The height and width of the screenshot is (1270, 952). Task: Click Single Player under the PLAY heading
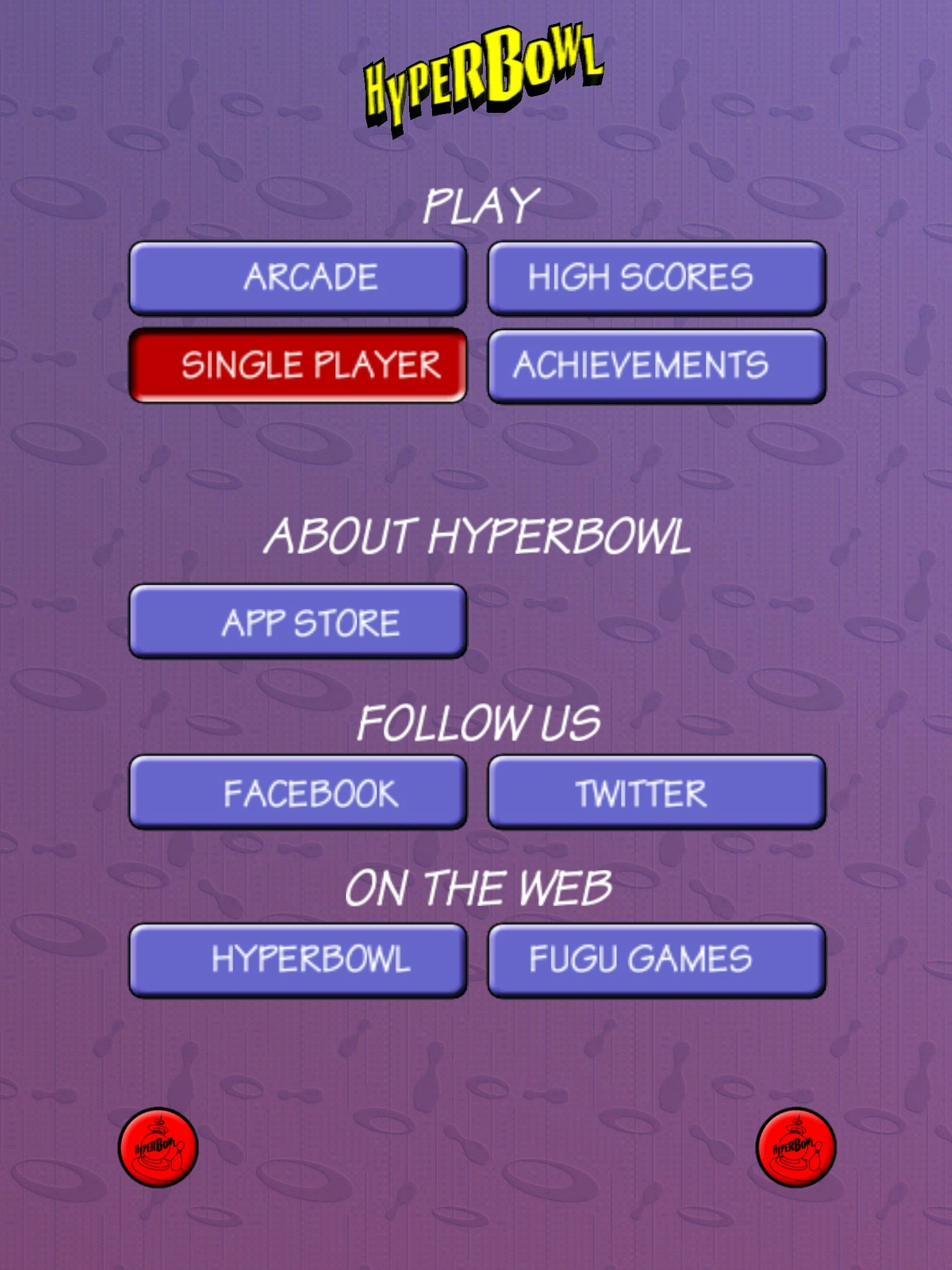(299, 366)
